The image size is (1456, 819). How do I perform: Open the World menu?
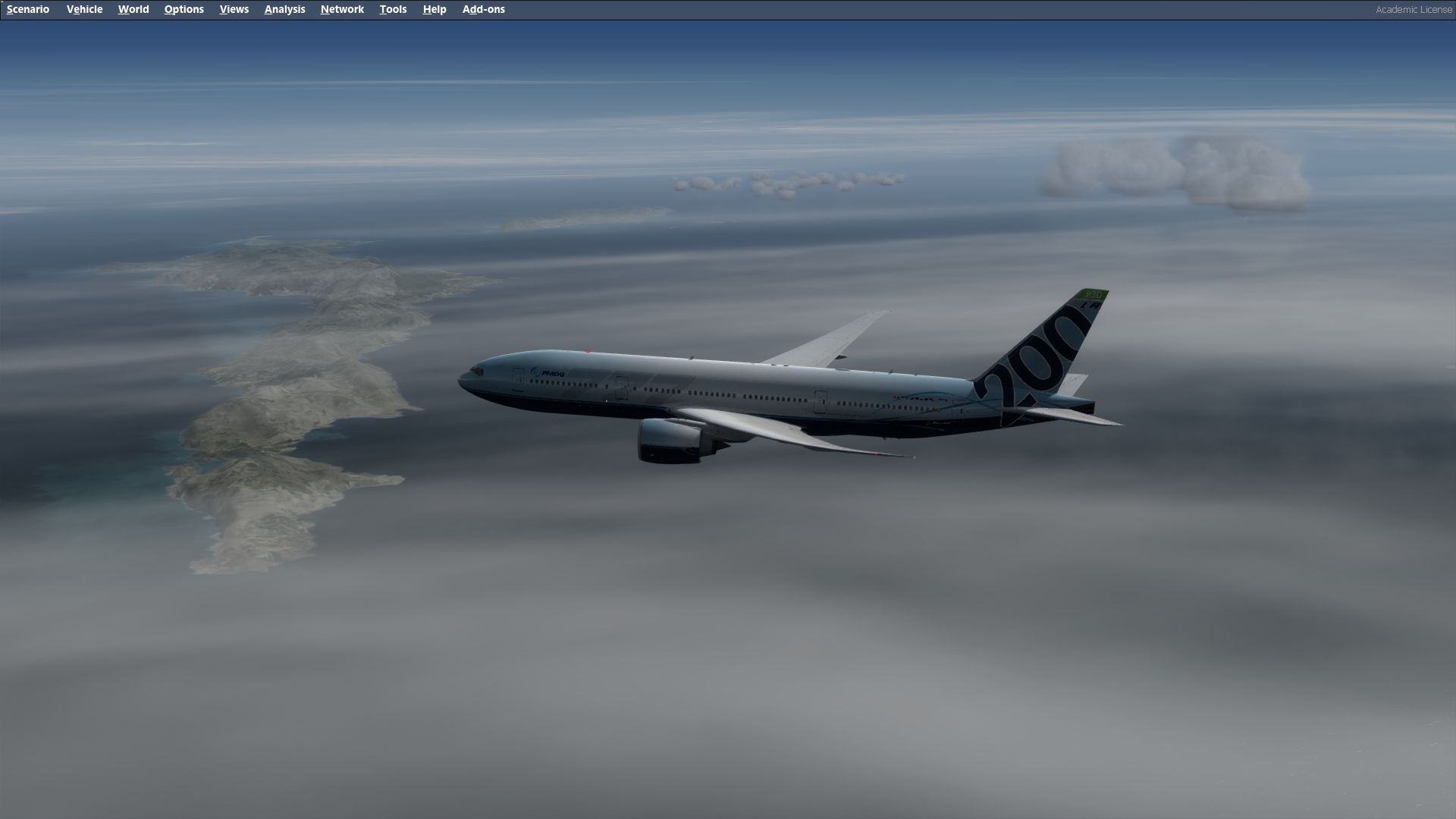click(133, 9)
